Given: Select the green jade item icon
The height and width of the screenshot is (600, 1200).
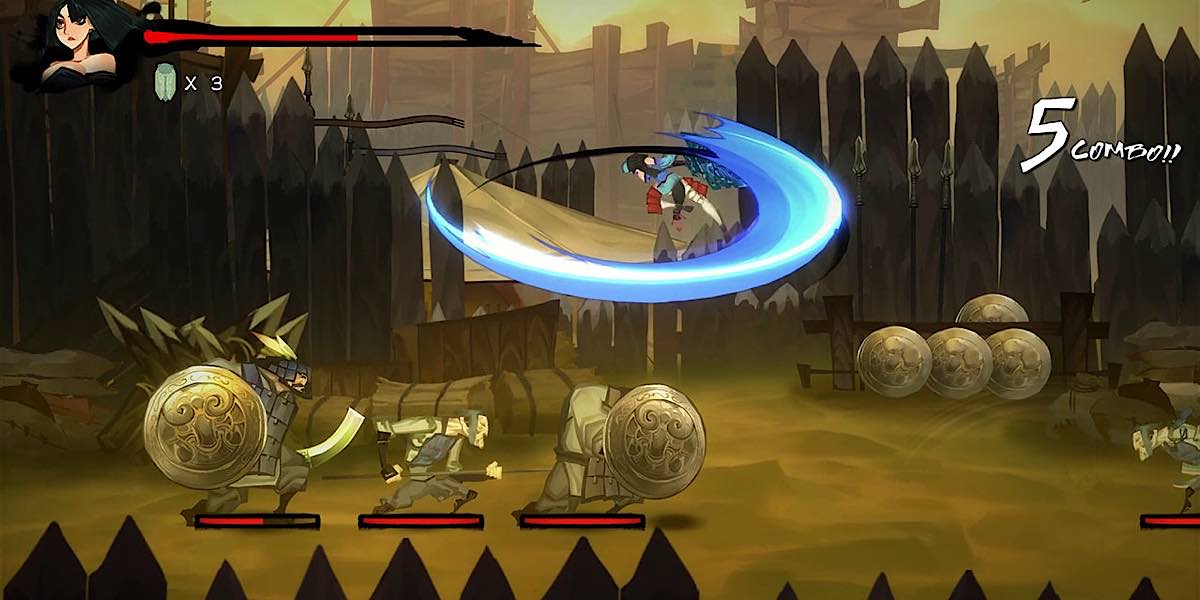Looking at the screenshot, I should pos(165,82).
